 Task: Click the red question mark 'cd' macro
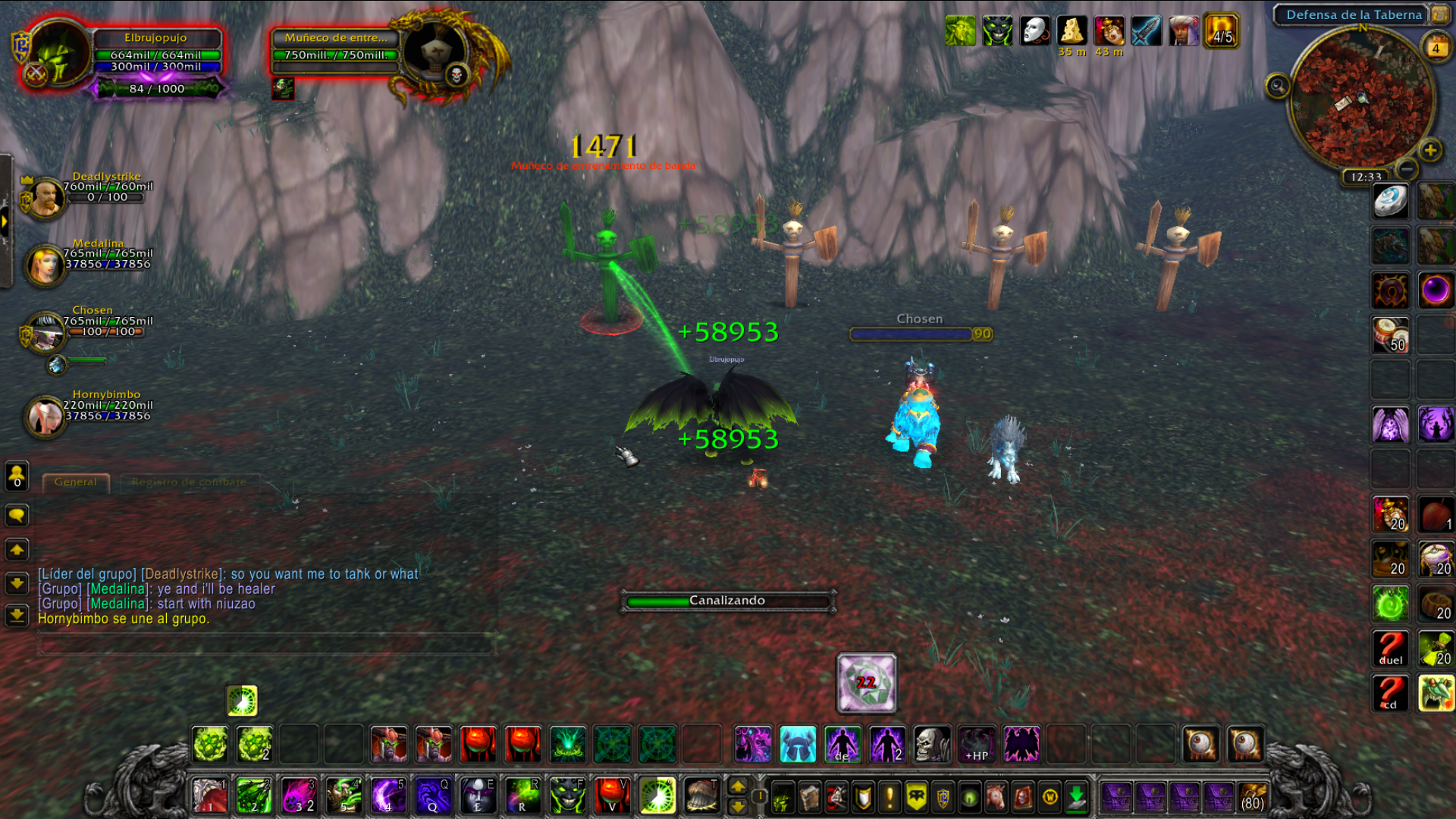tap(1390, 693)
